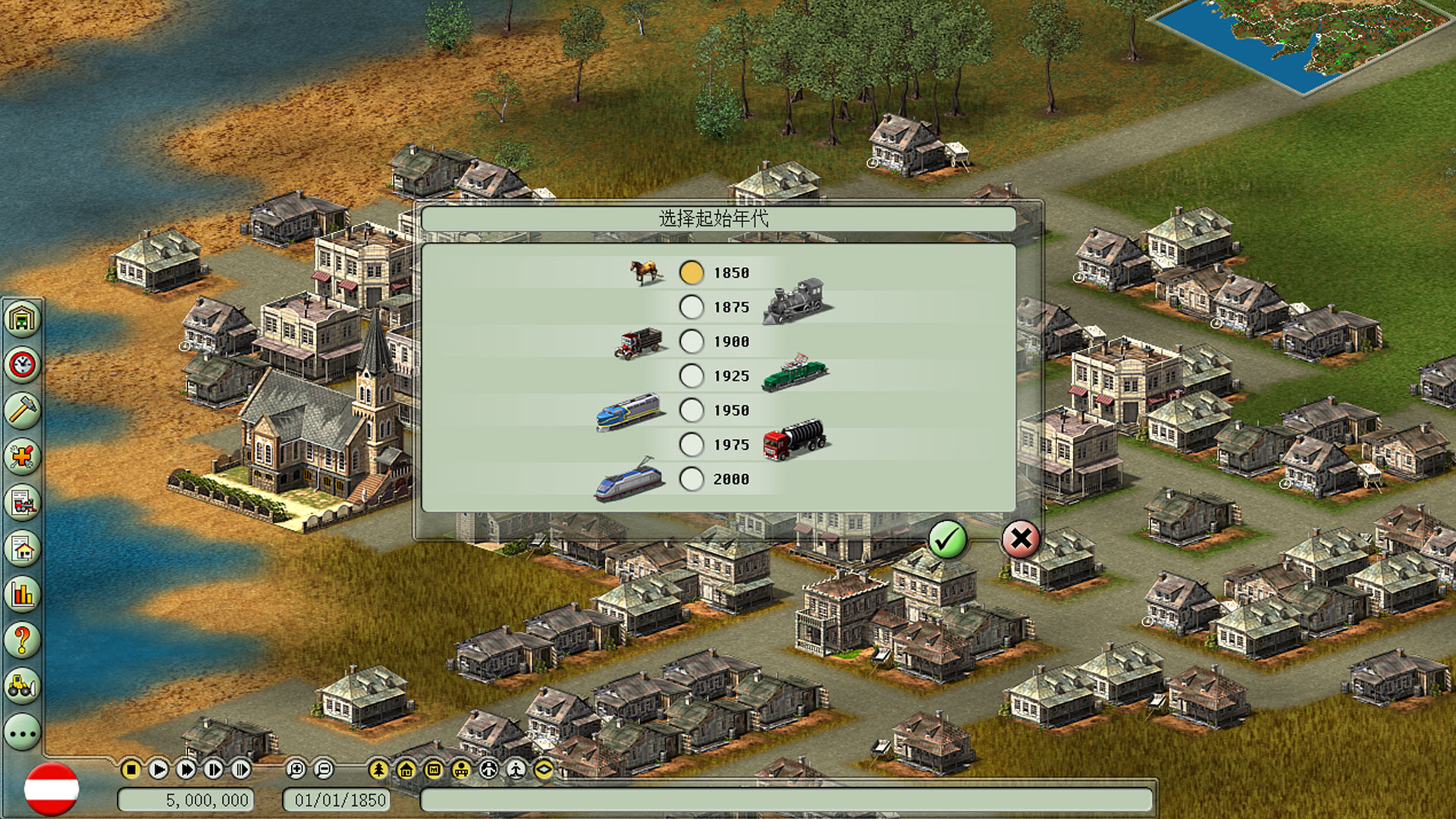
Task: Click the fast-forward speed button
Action: (186, 770)
